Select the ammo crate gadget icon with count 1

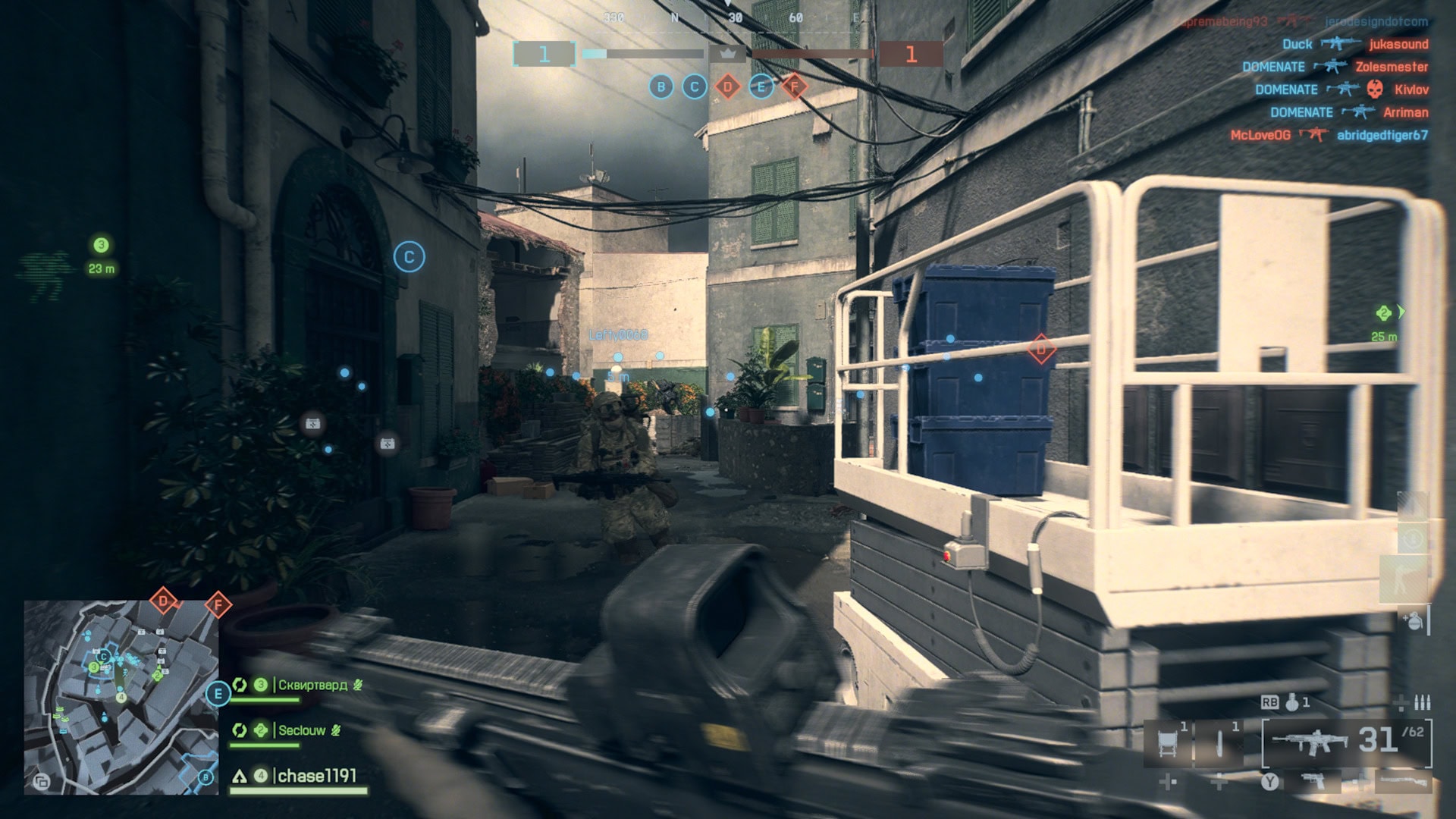[1167, 740]
